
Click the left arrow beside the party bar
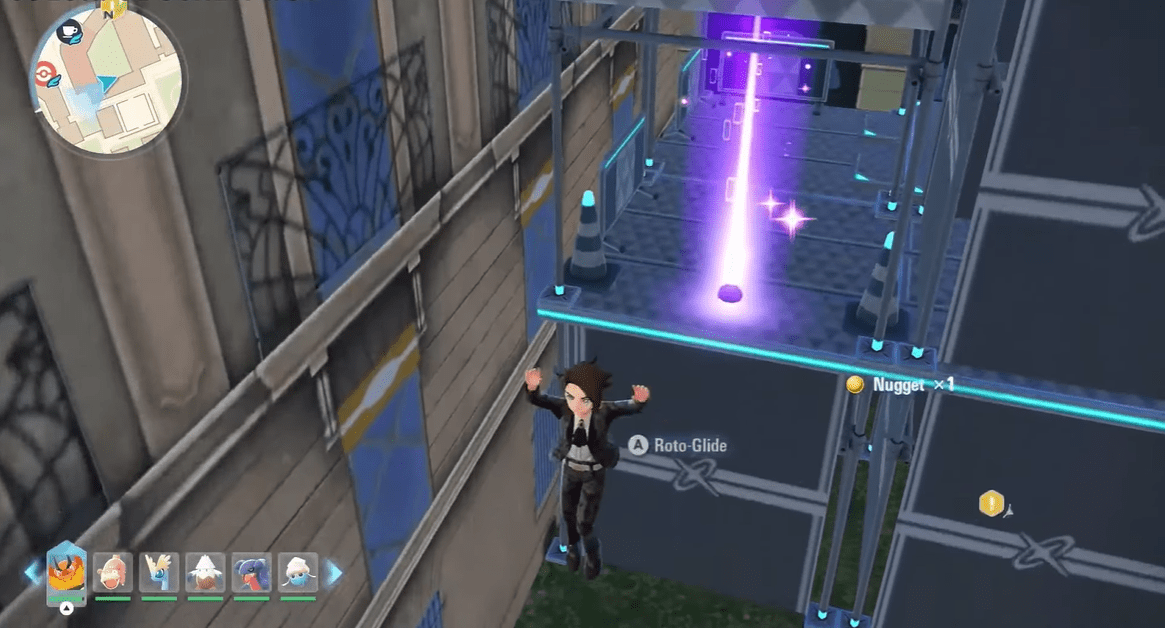pos(33,573)
